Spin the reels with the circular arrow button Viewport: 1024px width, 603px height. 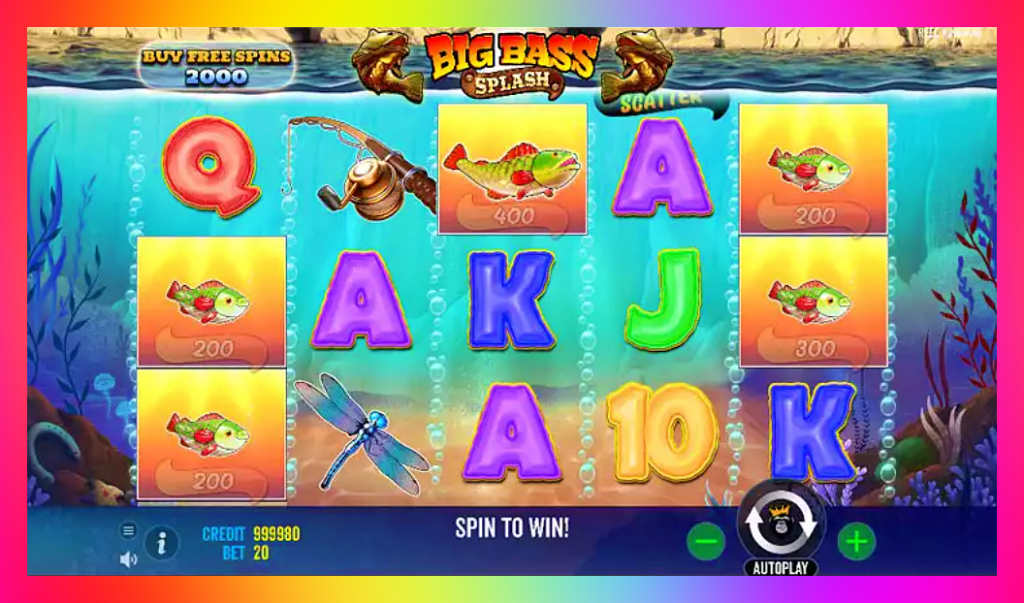point(780,527)
